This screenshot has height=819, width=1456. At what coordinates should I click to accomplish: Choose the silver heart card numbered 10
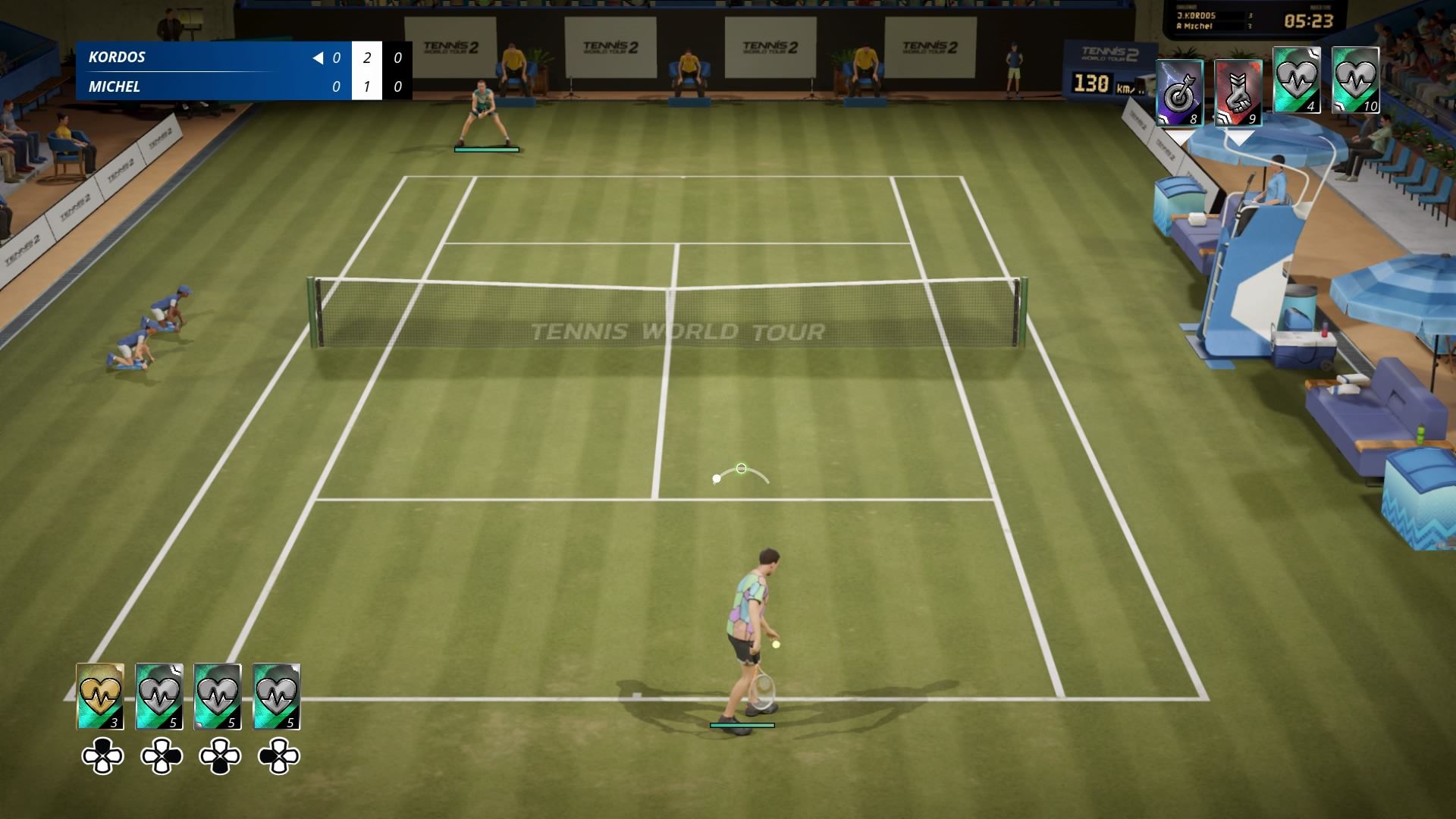(1355, 80)
